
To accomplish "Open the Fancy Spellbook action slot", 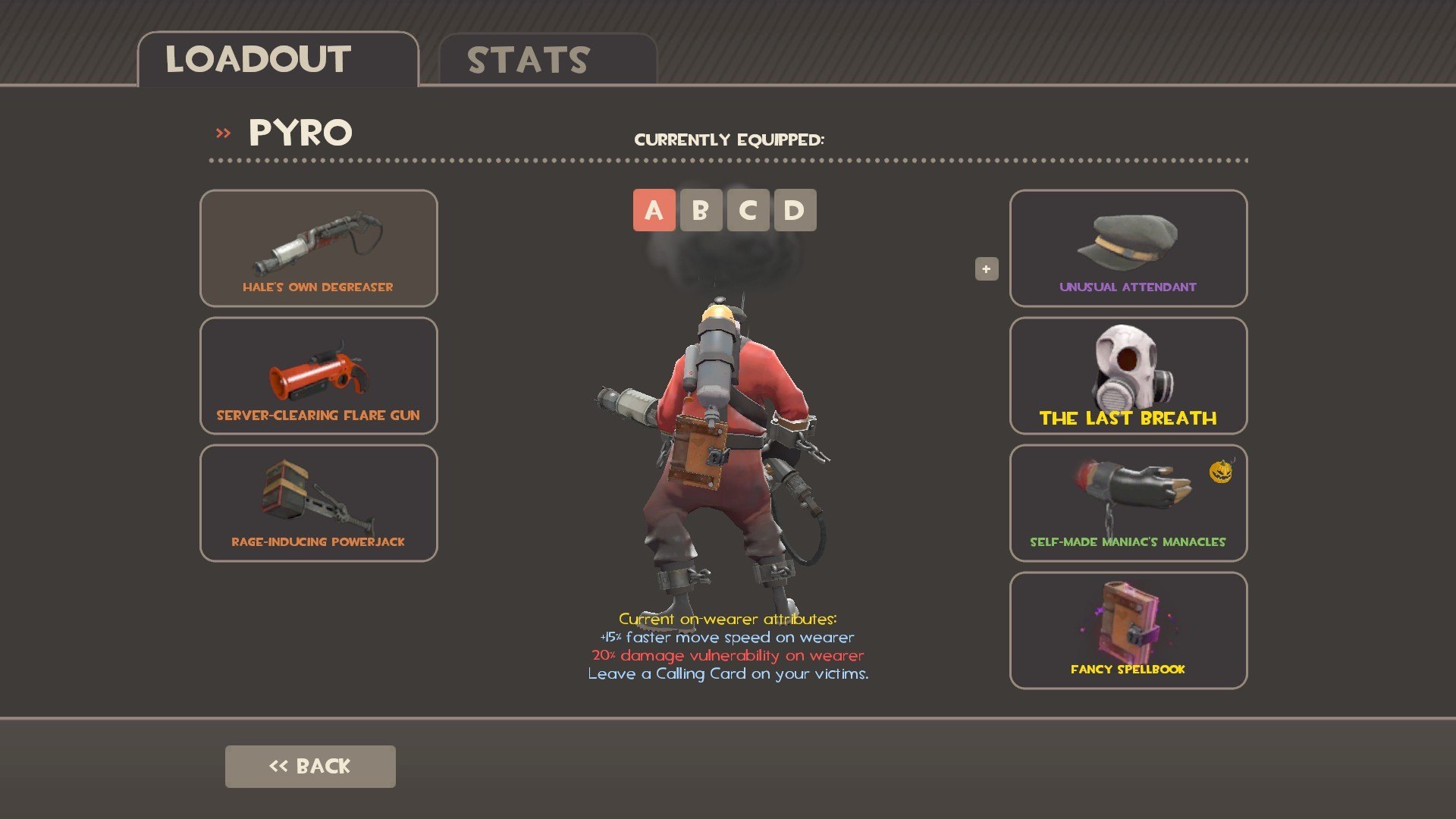I will (x=1128, y=630).
